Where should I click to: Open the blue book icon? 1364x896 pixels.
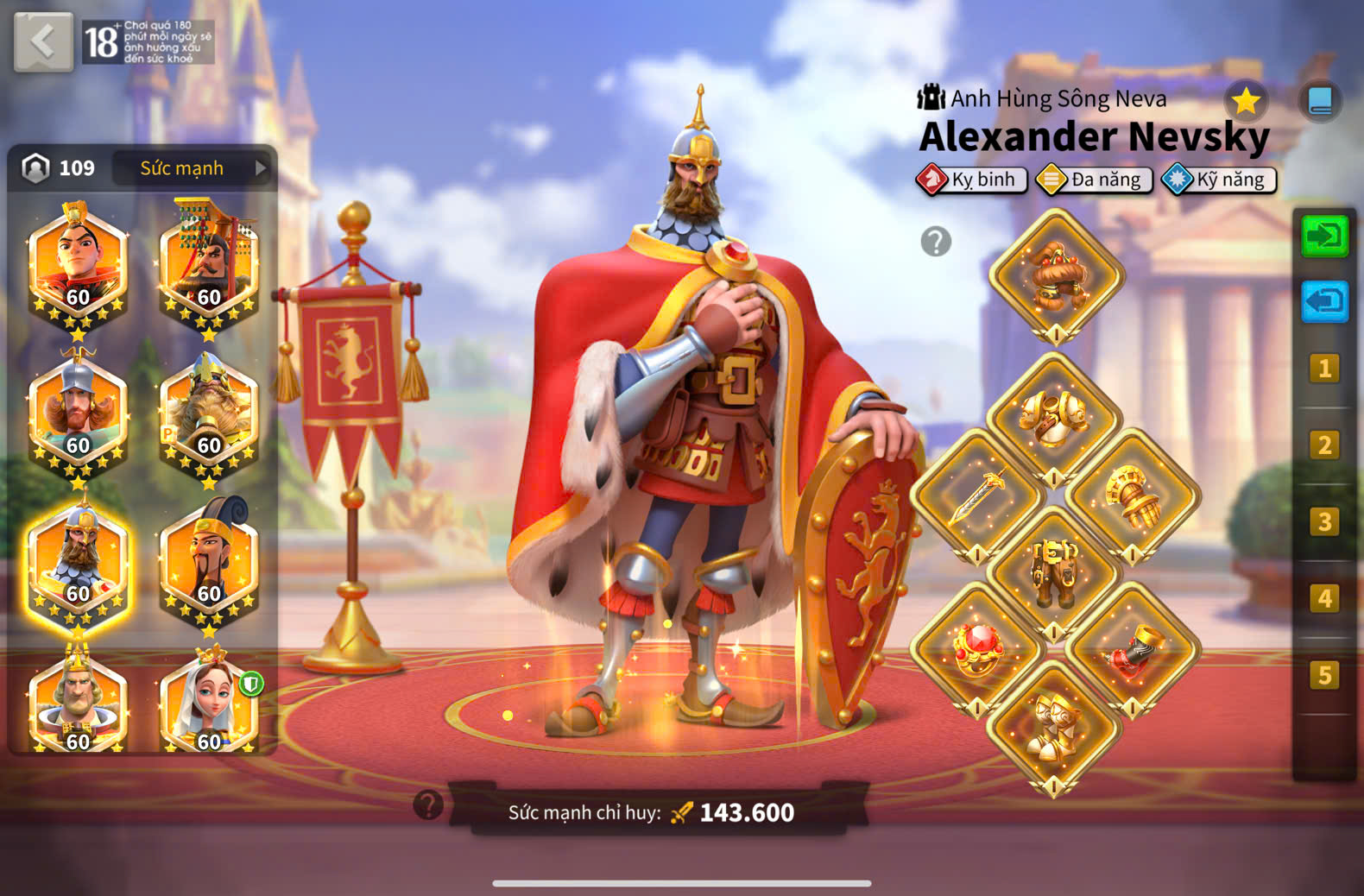tap(1320, 101)
